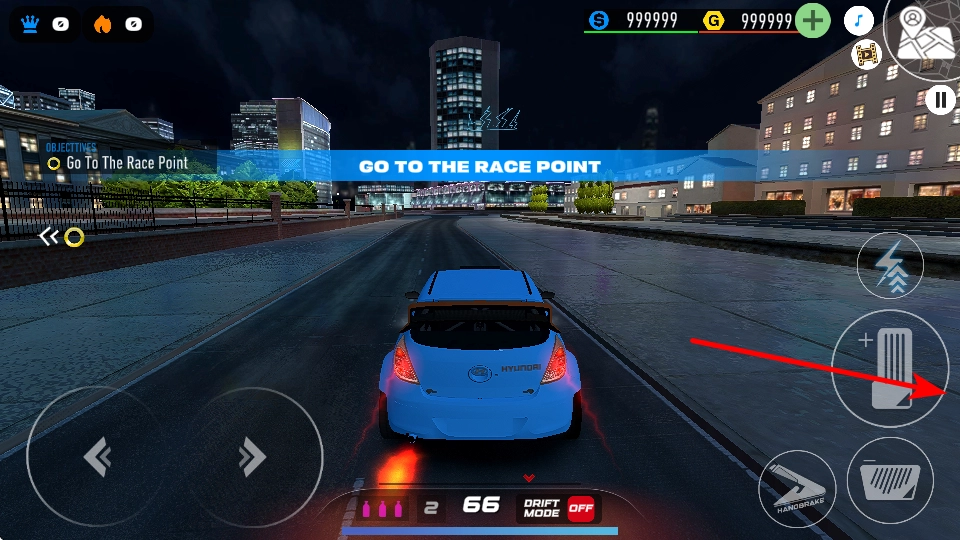Activate the nitro boost lightning button
This screenshot has width=960, height=540.
pos(890,266)
